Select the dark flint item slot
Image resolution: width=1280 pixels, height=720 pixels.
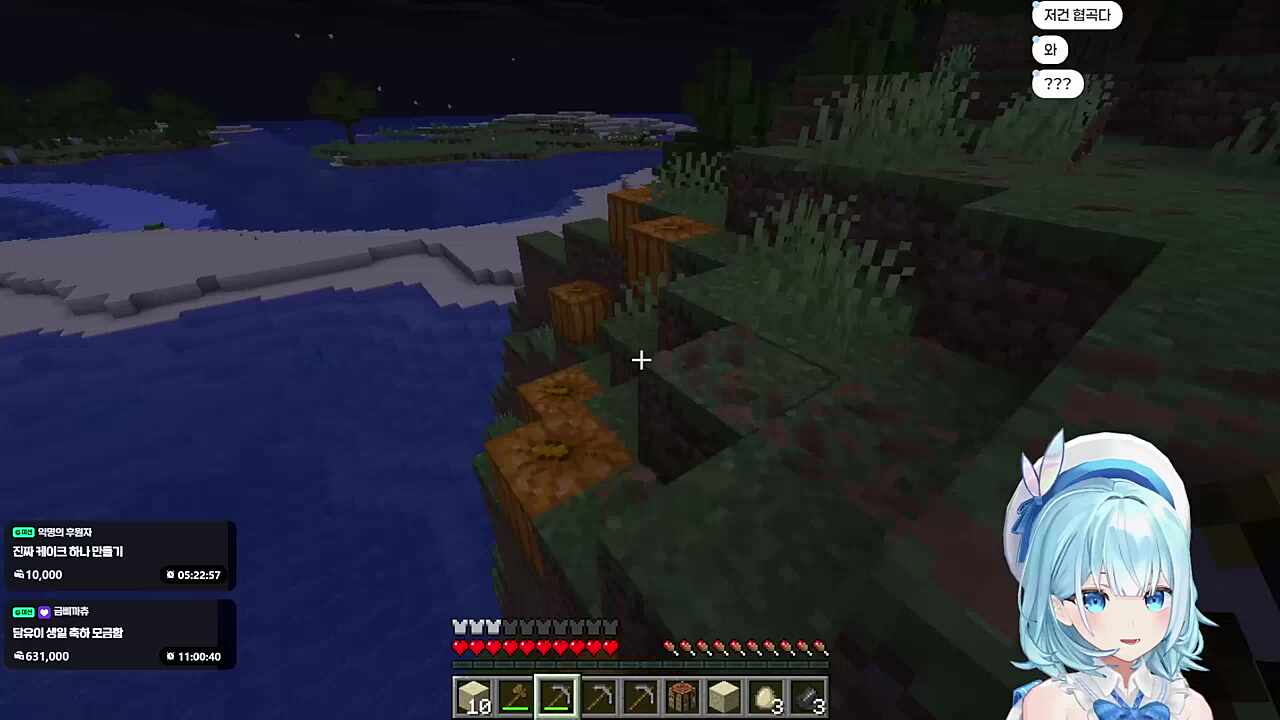tap(808, 697)
